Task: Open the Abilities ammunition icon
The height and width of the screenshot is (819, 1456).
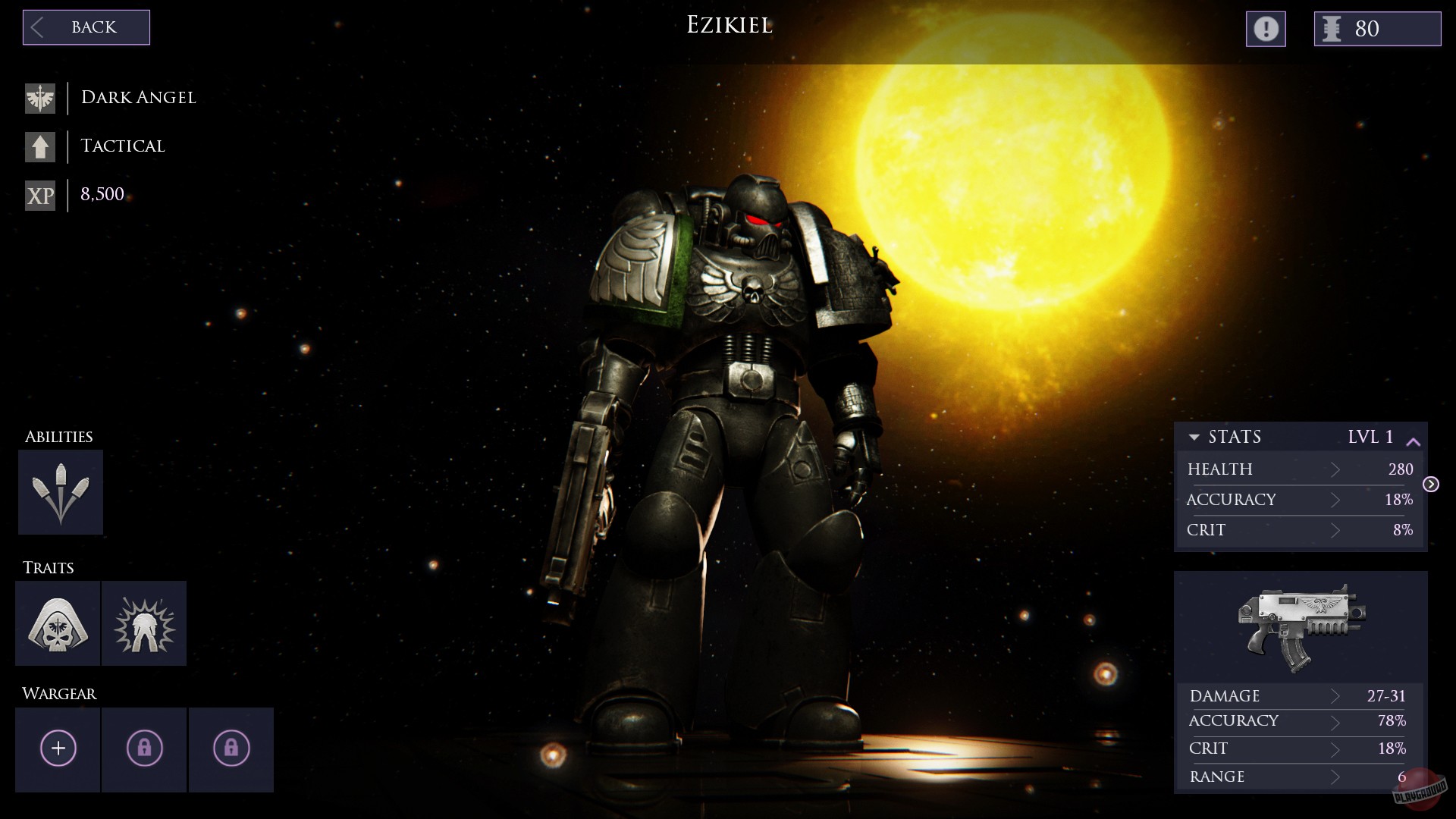Action: coord(61,491)
